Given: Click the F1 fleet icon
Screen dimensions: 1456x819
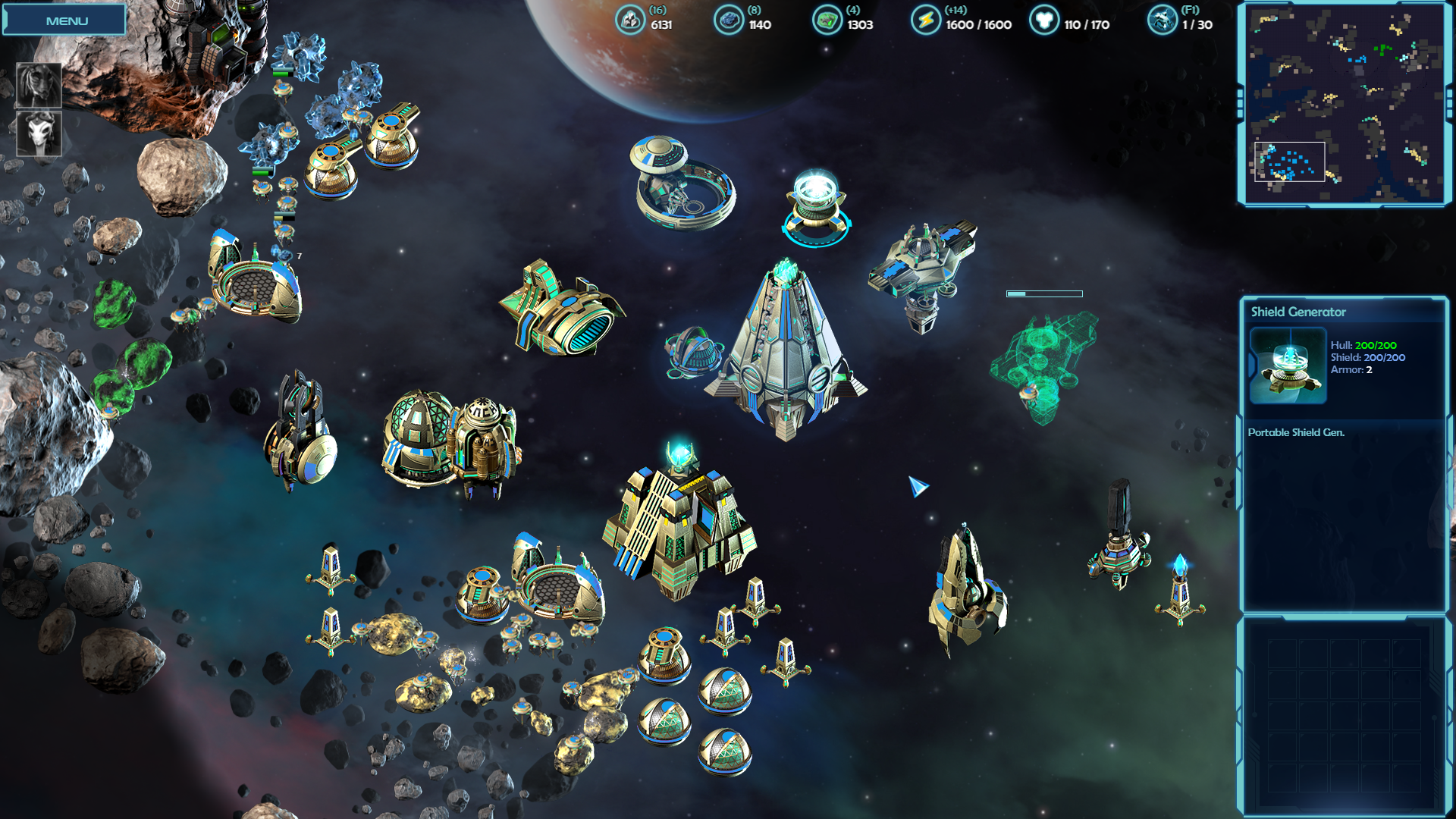Looking at the screenshot, I should [1161, 20].
